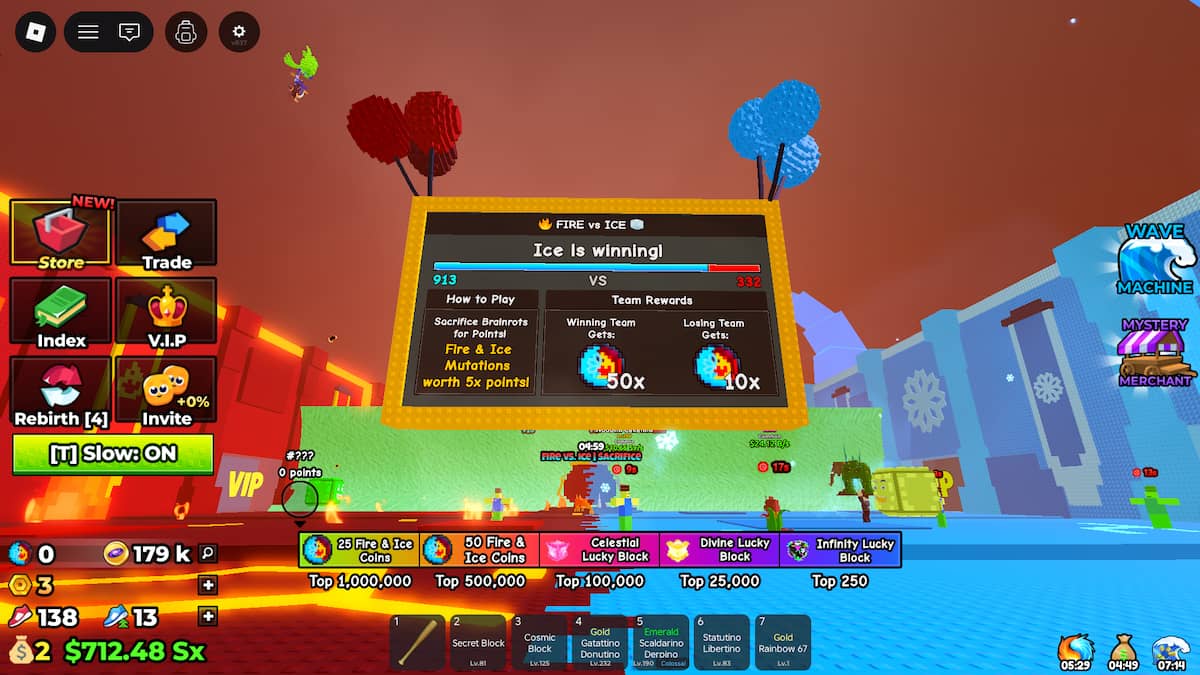Open the Mystery Merchant cart
This screenshot has width=1200, height=675.
click(x=1155, y=354)
